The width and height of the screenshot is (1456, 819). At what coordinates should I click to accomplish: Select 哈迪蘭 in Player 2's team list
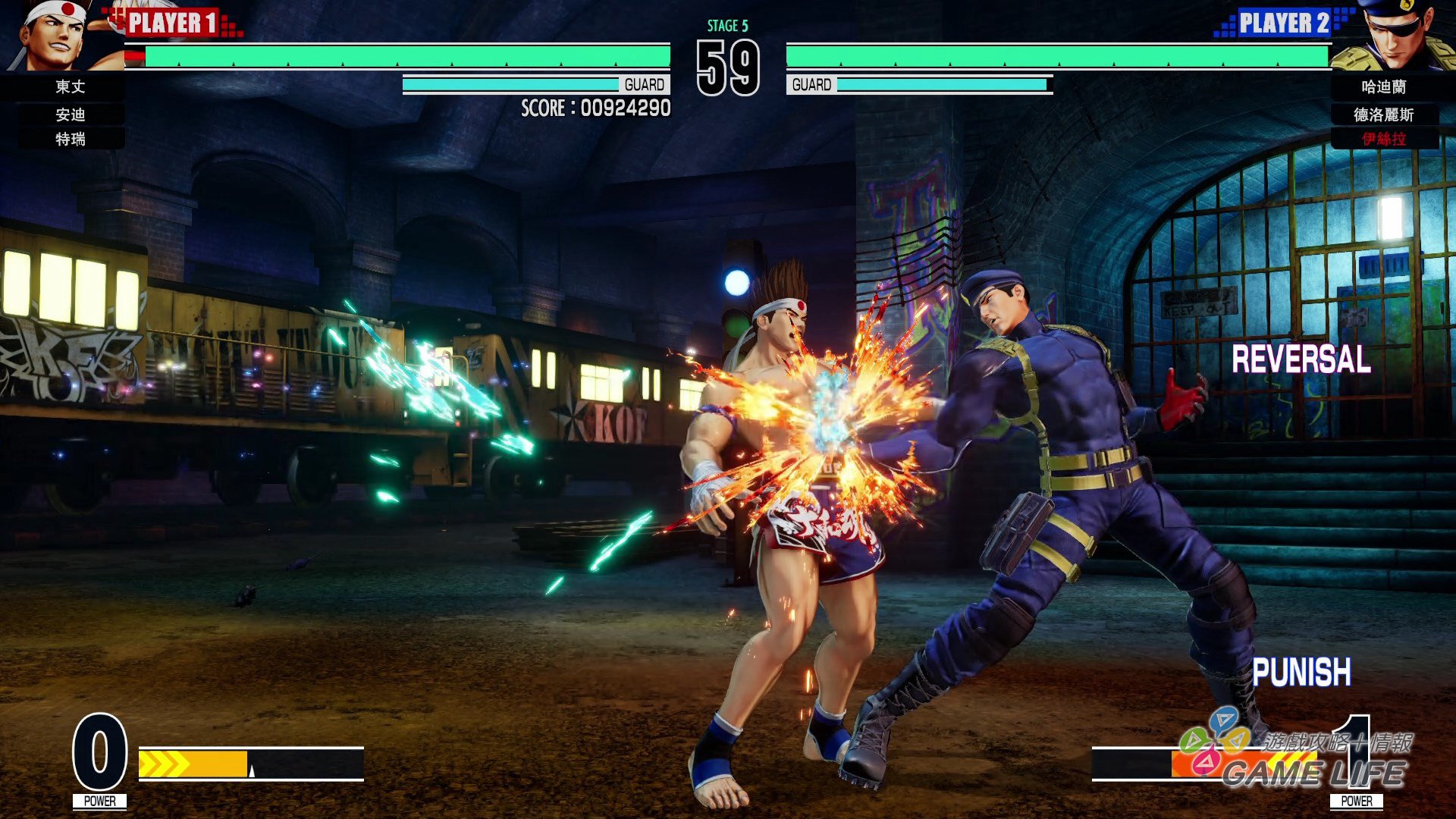[1383, 87]
